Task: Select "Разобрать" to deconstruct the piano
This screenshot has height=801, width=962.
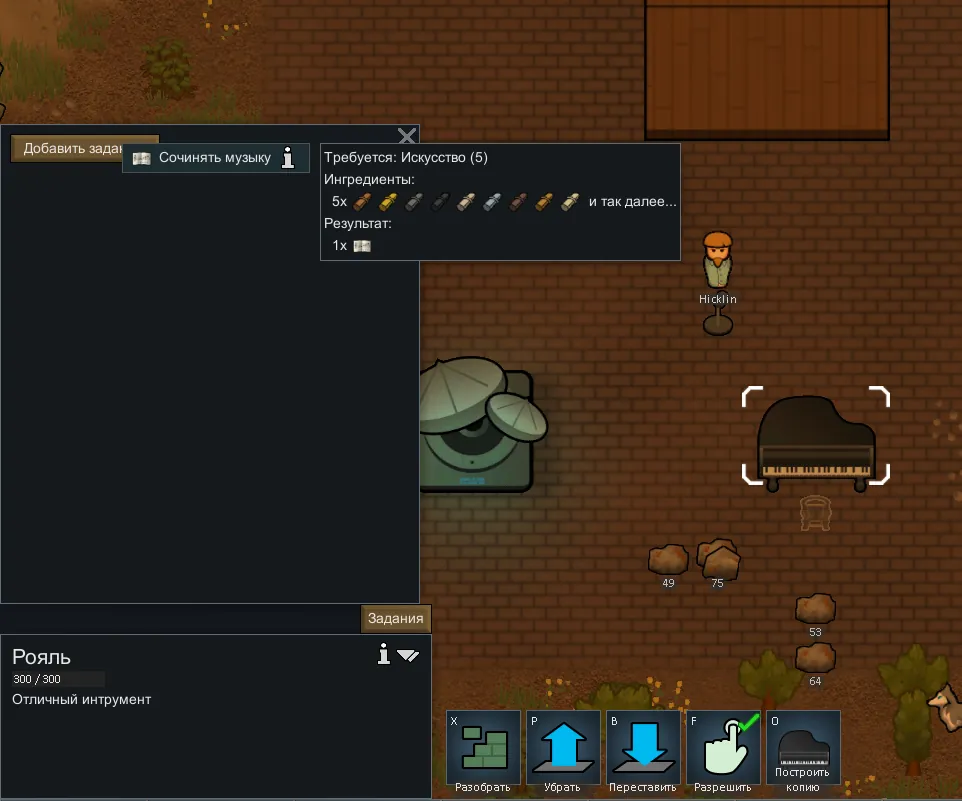Action: pyautogui.click(x=483, y=750)
